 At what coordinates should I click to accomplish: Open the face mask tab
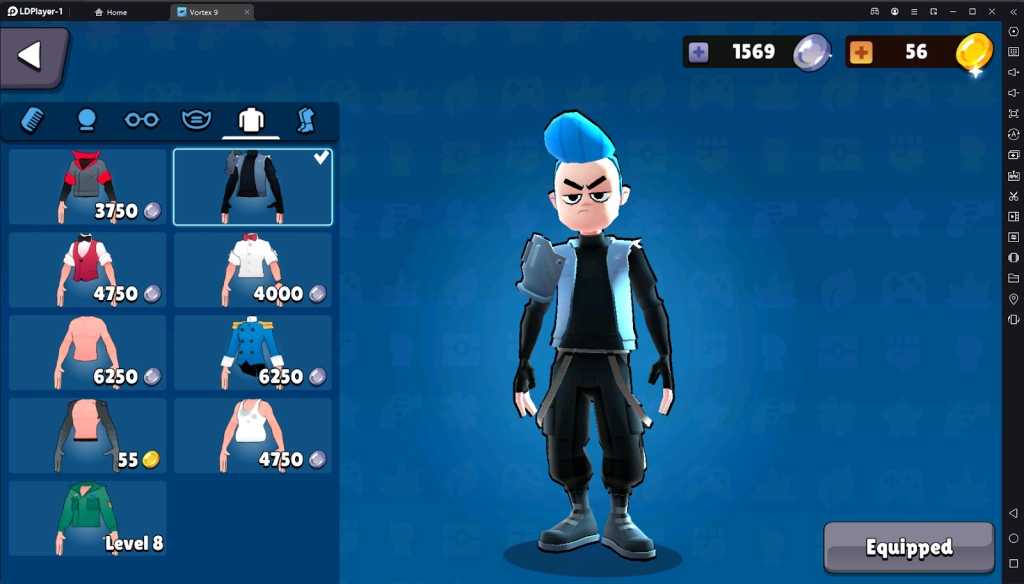pyautogui.click(x=196, y=120)
